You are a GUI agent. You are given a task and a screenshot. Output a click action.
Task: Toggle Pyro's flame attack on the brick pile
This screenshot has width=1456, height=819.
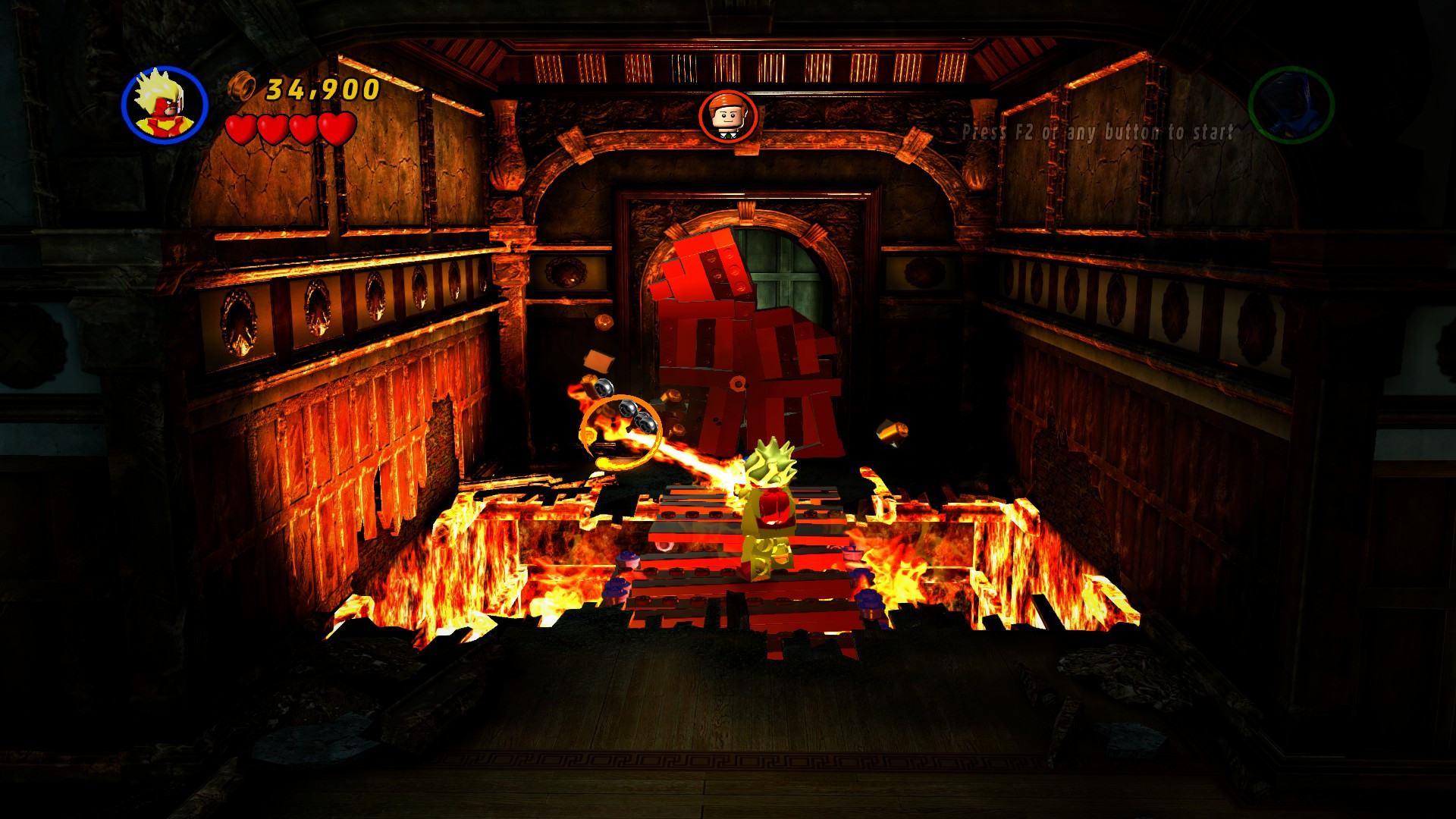click(x=743, y=341)
